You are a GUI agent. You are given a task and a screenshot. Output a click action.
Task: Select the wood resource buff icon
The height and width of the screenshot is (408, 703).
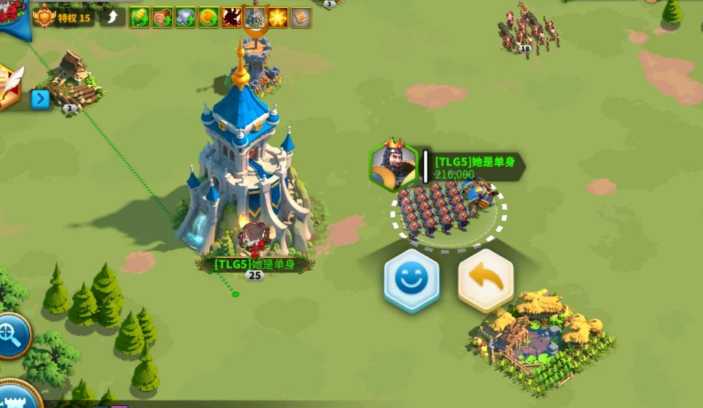[x=162, y=17]
